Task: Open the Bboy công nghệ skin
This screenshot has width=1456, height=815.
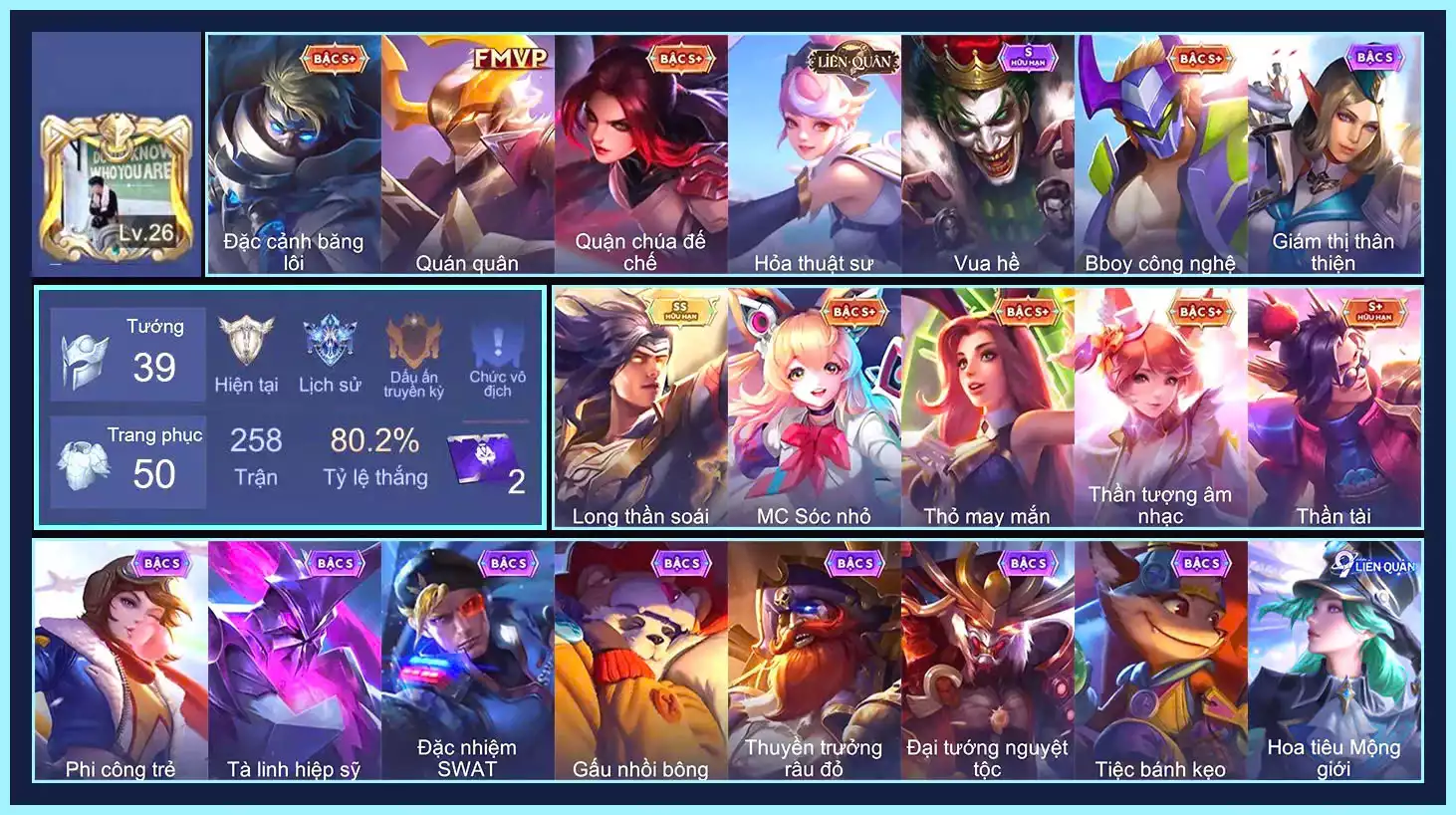Action: 1160,154
